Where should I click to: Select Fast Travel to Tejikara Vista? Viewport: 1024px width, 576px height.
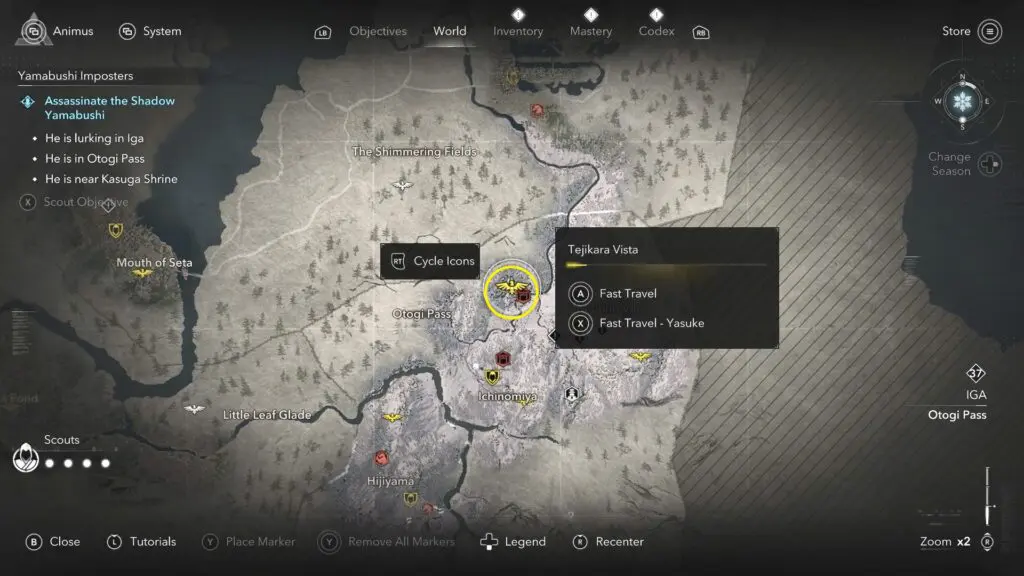tap(628, 294)
